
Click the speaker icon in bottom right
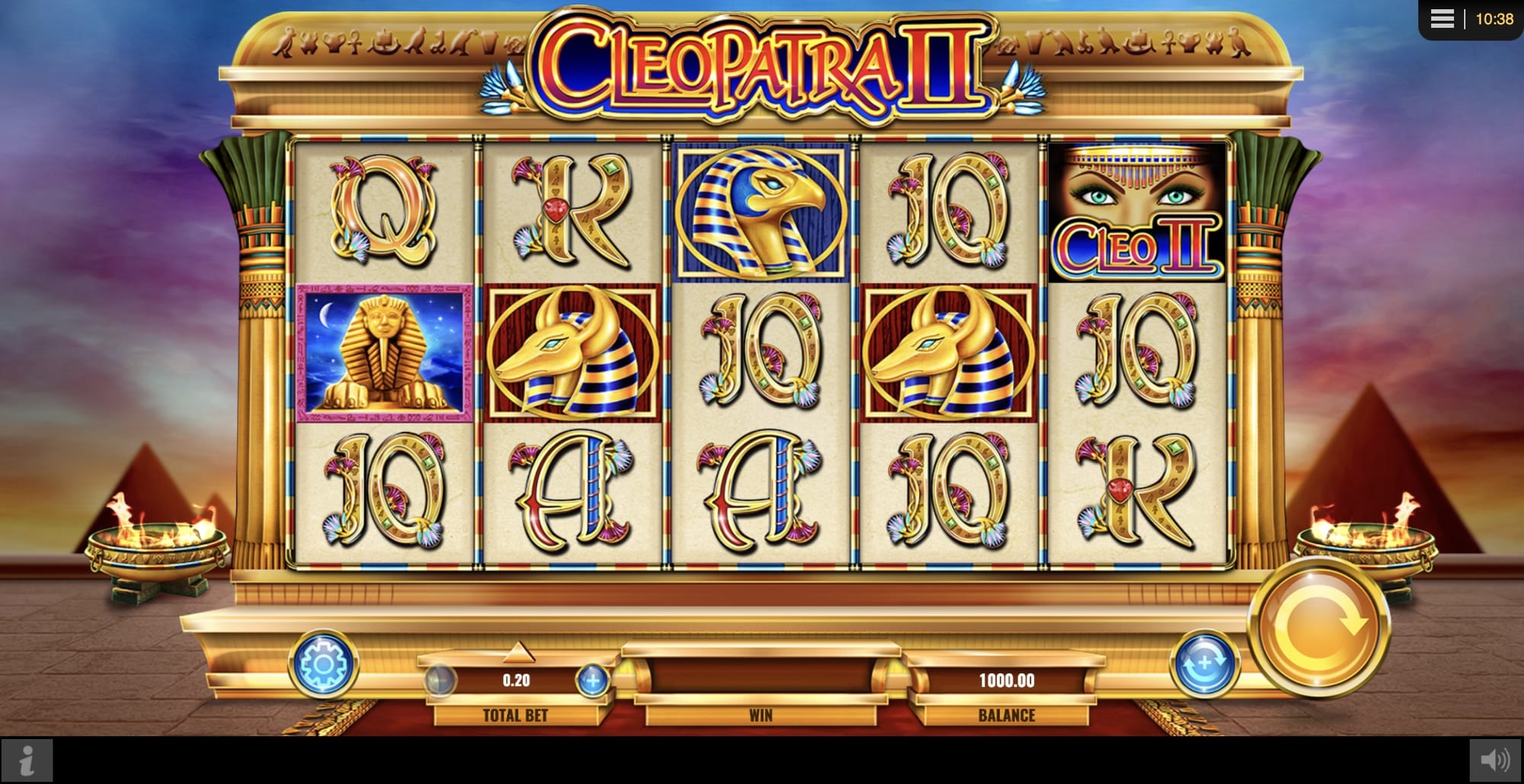coord(1495,758)
